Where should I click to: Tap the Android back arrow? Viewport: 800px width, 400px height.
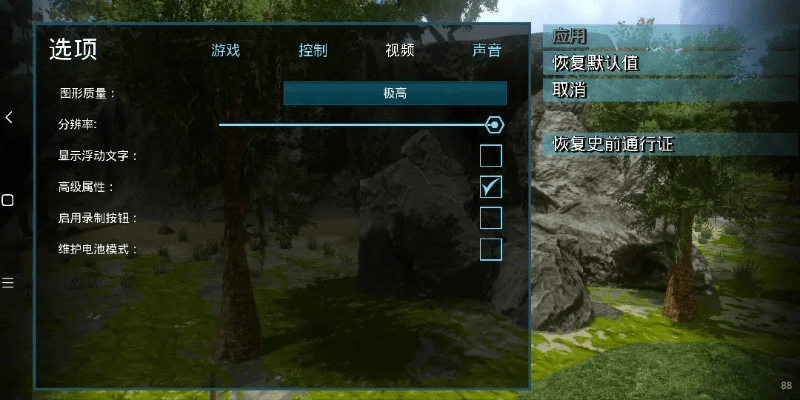point(9,118)
